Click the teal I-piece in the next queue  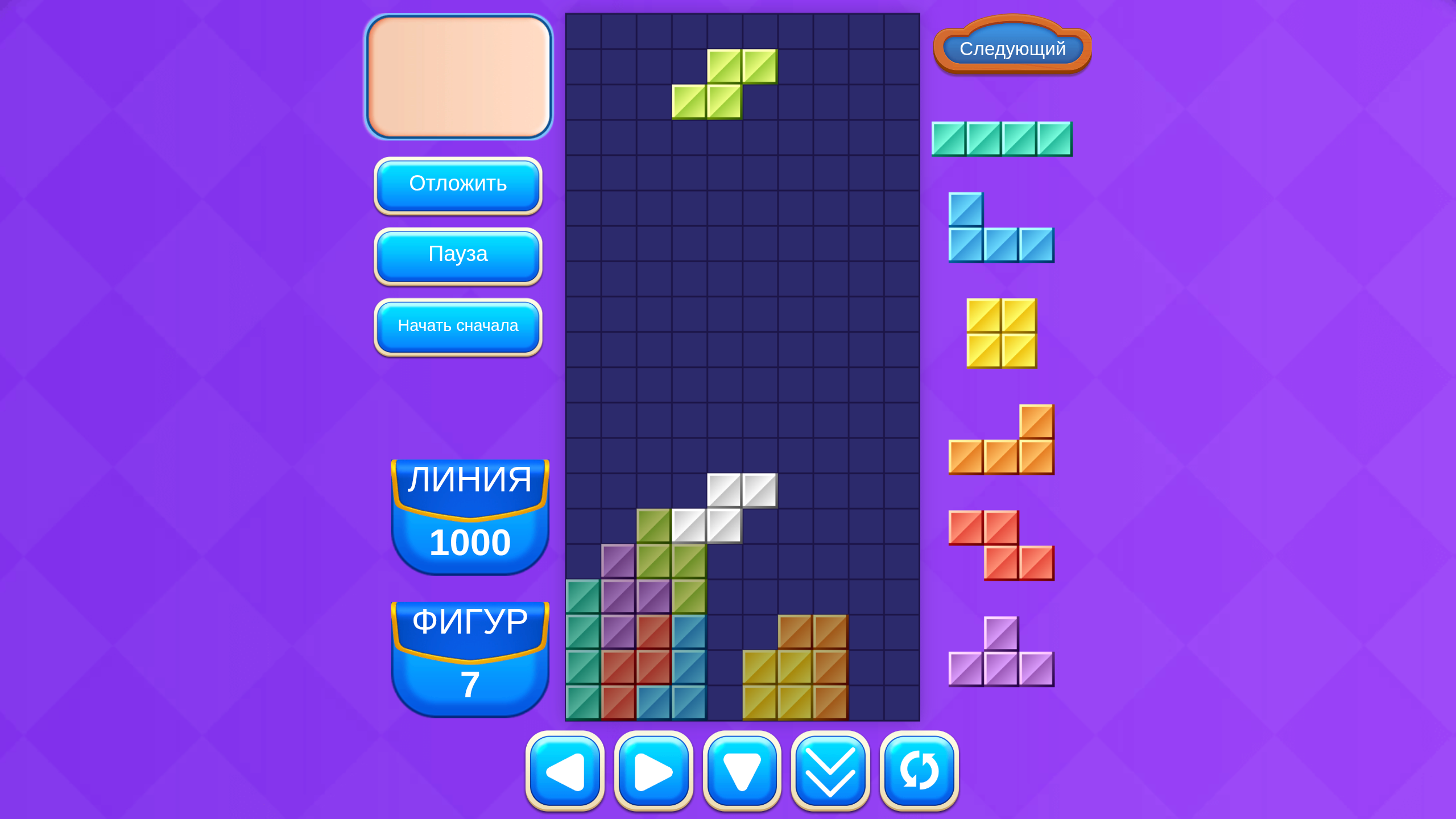1001,138
